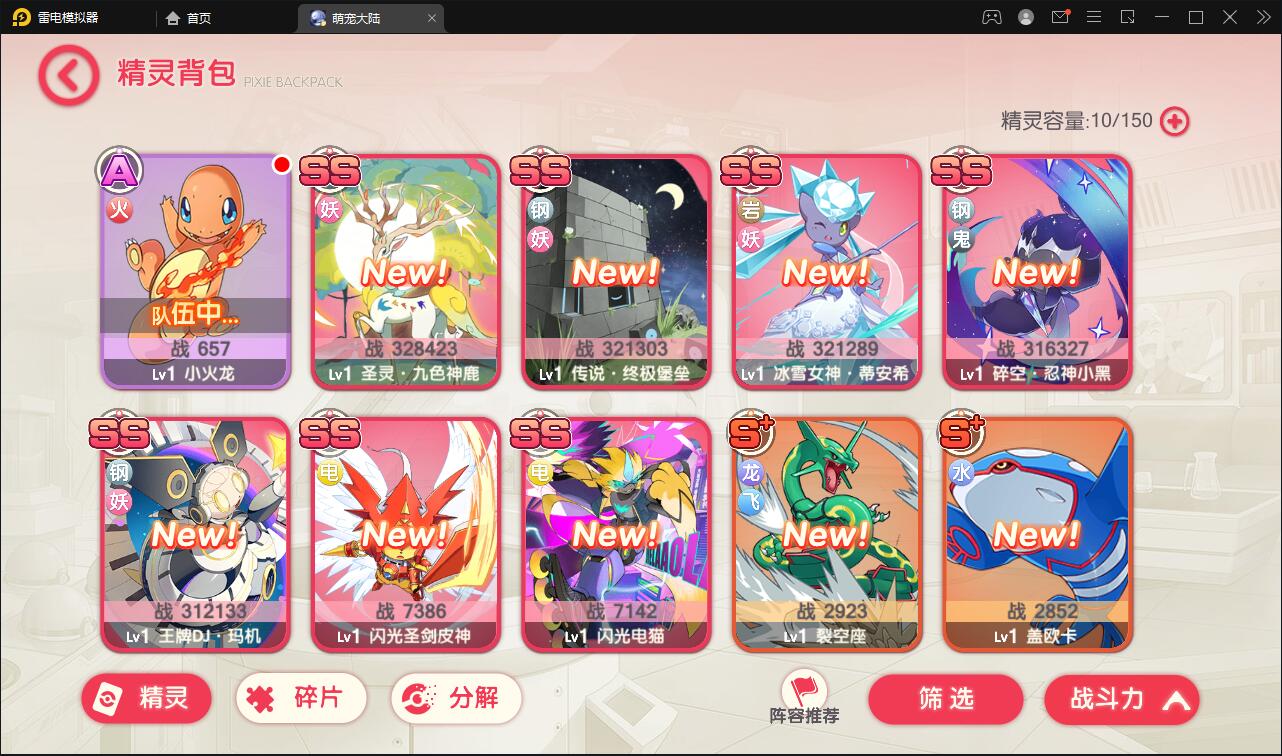Open the mail icon with red notification dot

click(1060, 17)
